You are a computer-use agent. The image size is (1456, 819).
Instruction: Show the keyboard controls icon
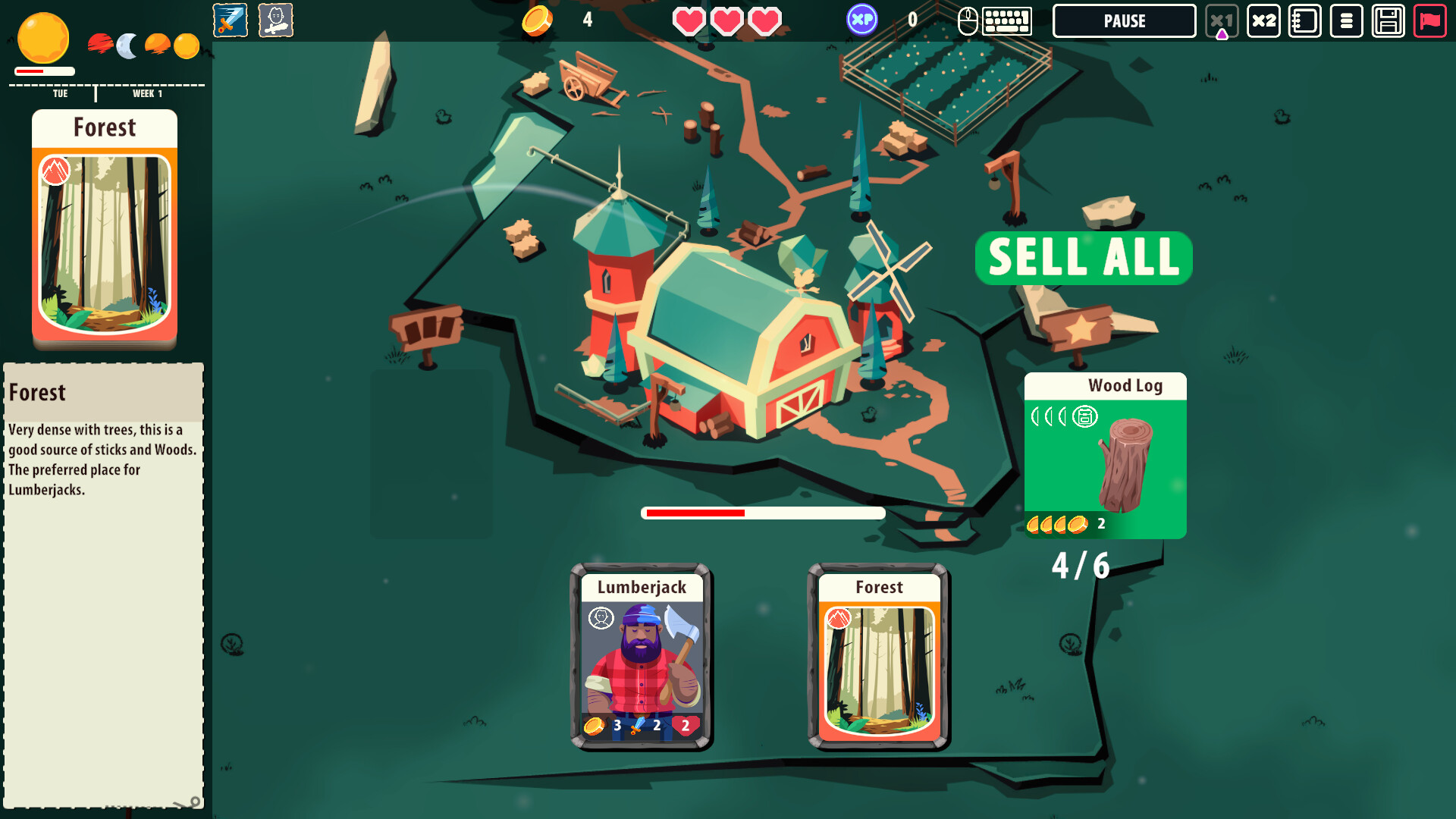(x=1007, y=20)
